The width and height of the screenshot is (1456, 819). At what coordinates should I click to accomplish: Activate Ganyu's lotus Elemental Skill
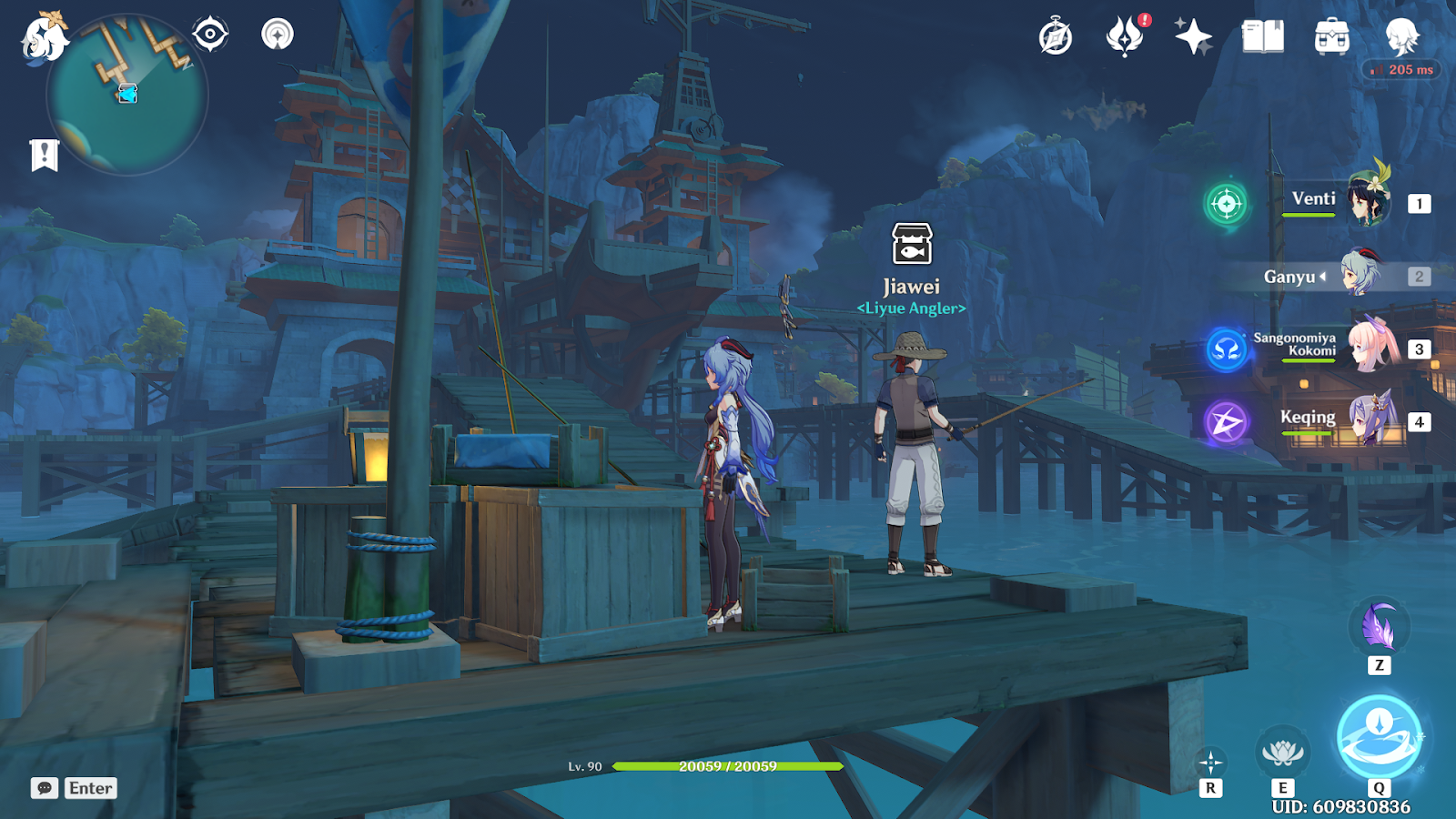pyautogui.click(x=1283, y=753)
